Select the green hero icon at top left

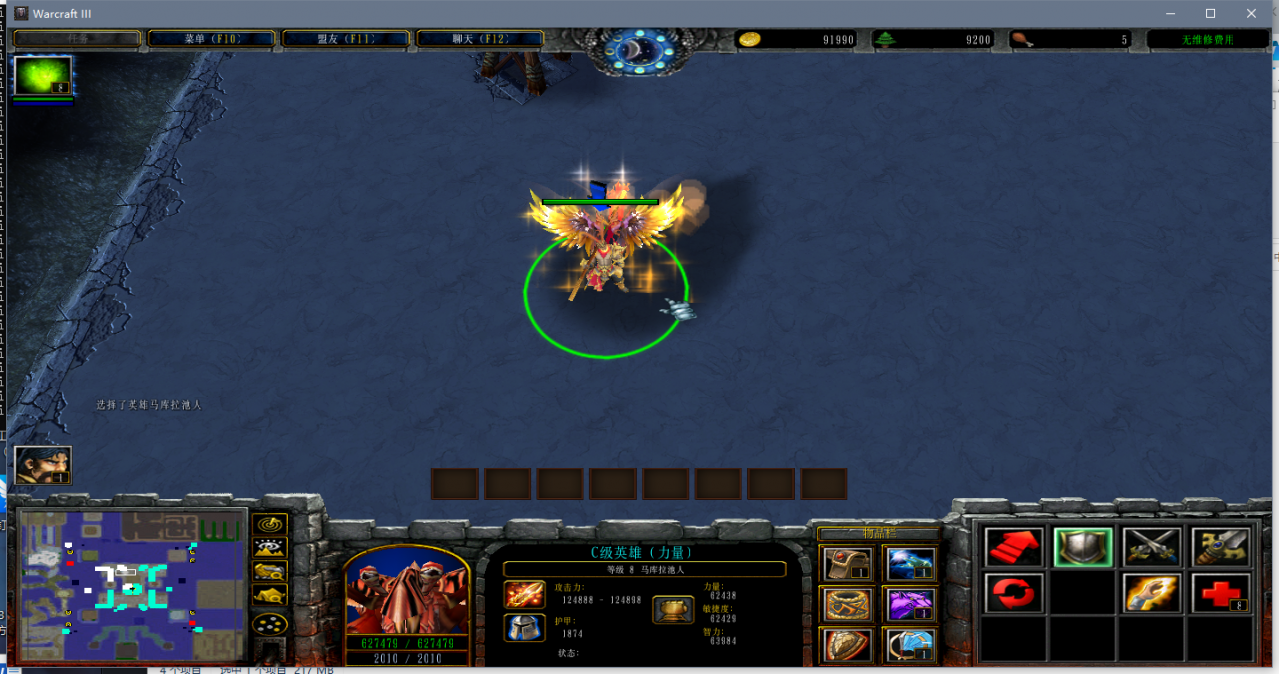43,76
